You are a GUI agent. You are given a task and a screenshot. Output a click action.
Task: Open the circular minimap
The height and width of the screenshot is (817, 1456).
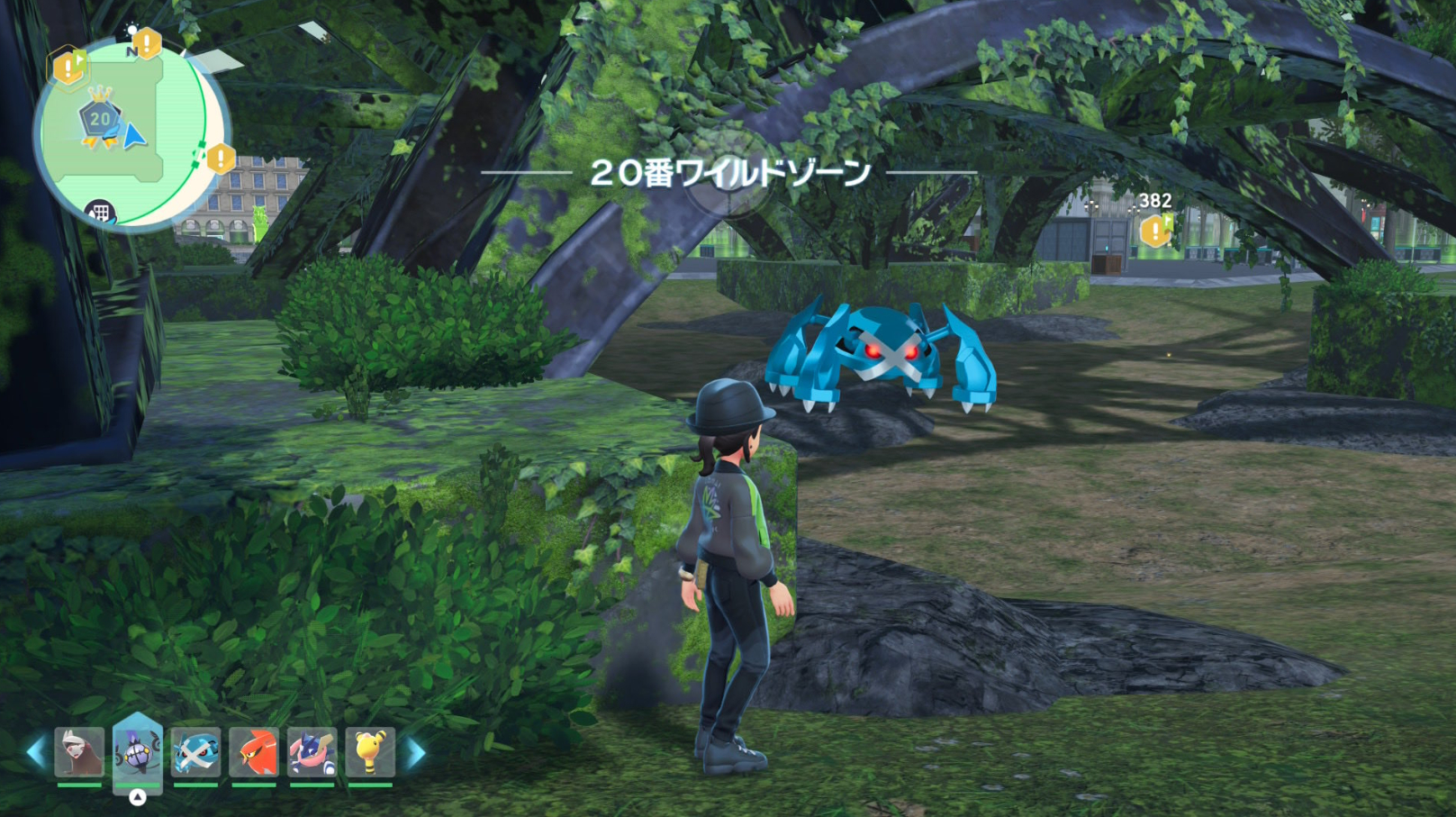click(131, 135)
